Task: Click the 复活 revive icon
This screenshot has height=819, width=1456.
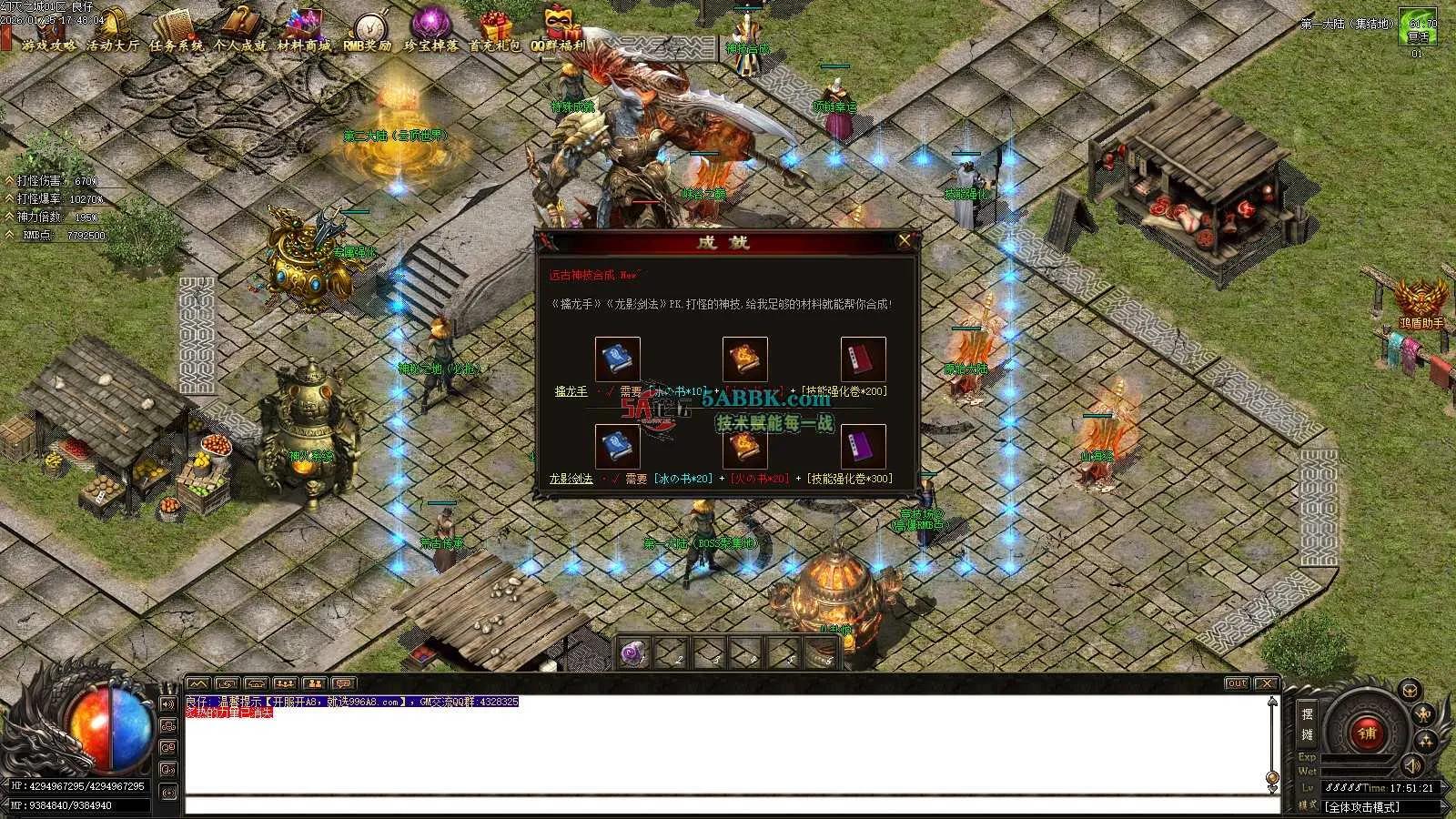Action: click(x=1418, y=29)
